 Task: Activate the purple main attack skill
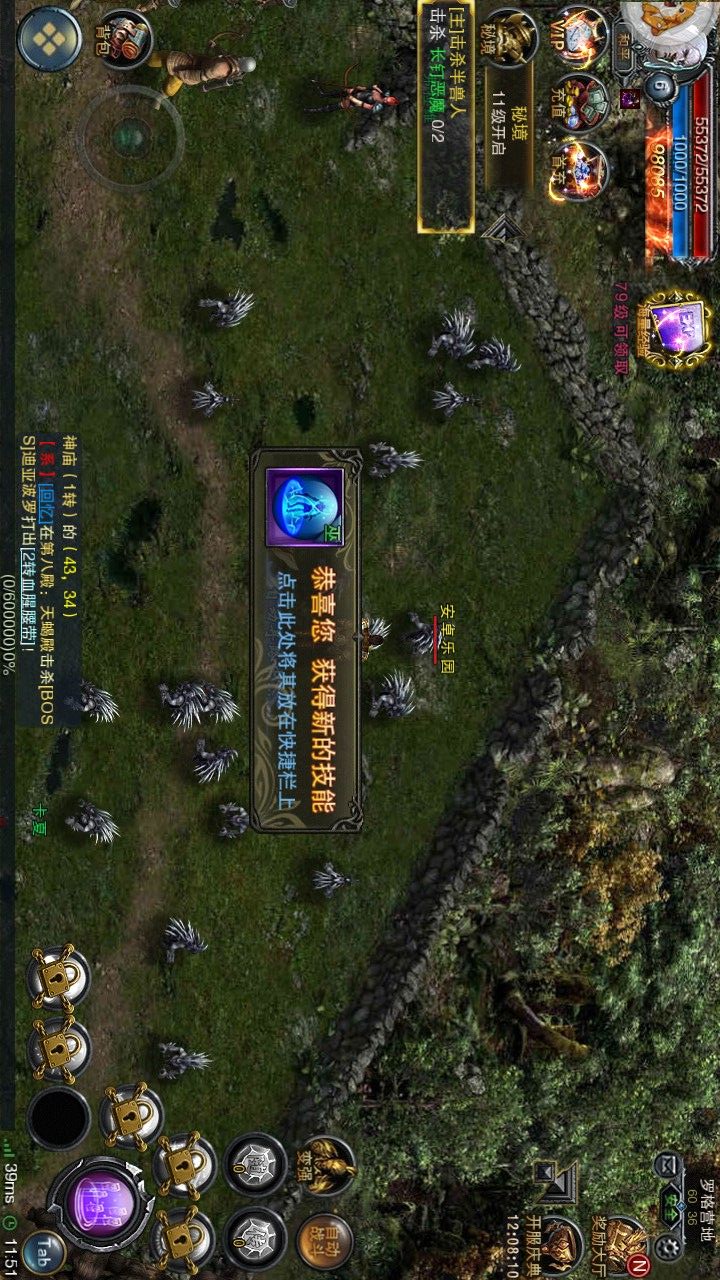tap(99, 1203)
